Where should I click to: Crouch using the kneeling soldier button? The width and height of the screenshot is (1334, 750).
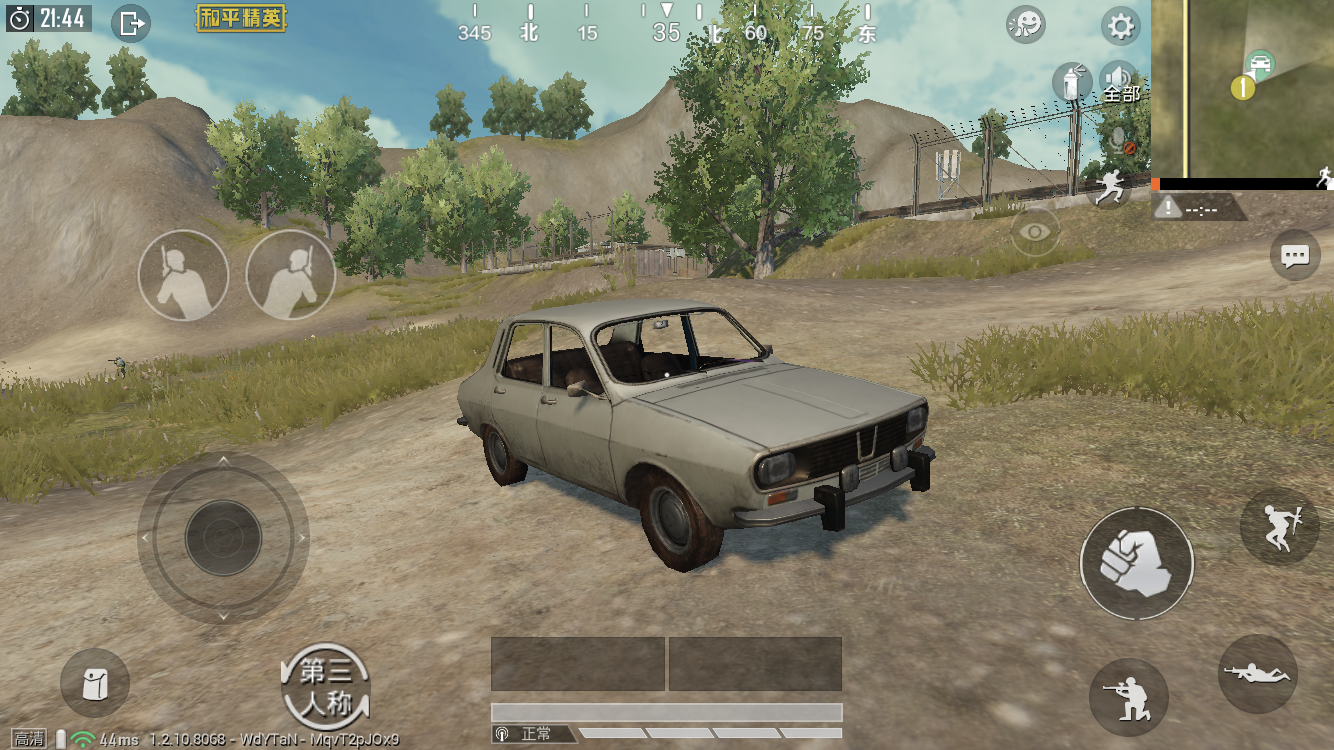(x=1128, y=697)
